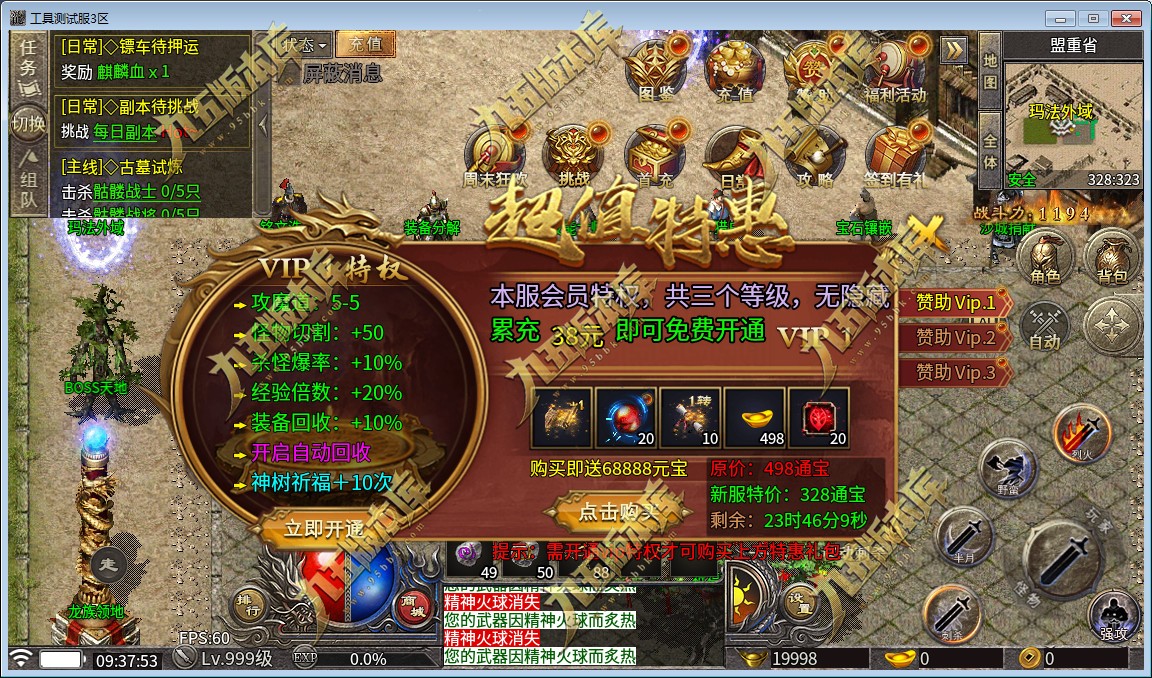The height and width of the screenshot is (678, 1152).
Task: Activate the 烈火 flame sword skill
Action: coord(1080,432)
